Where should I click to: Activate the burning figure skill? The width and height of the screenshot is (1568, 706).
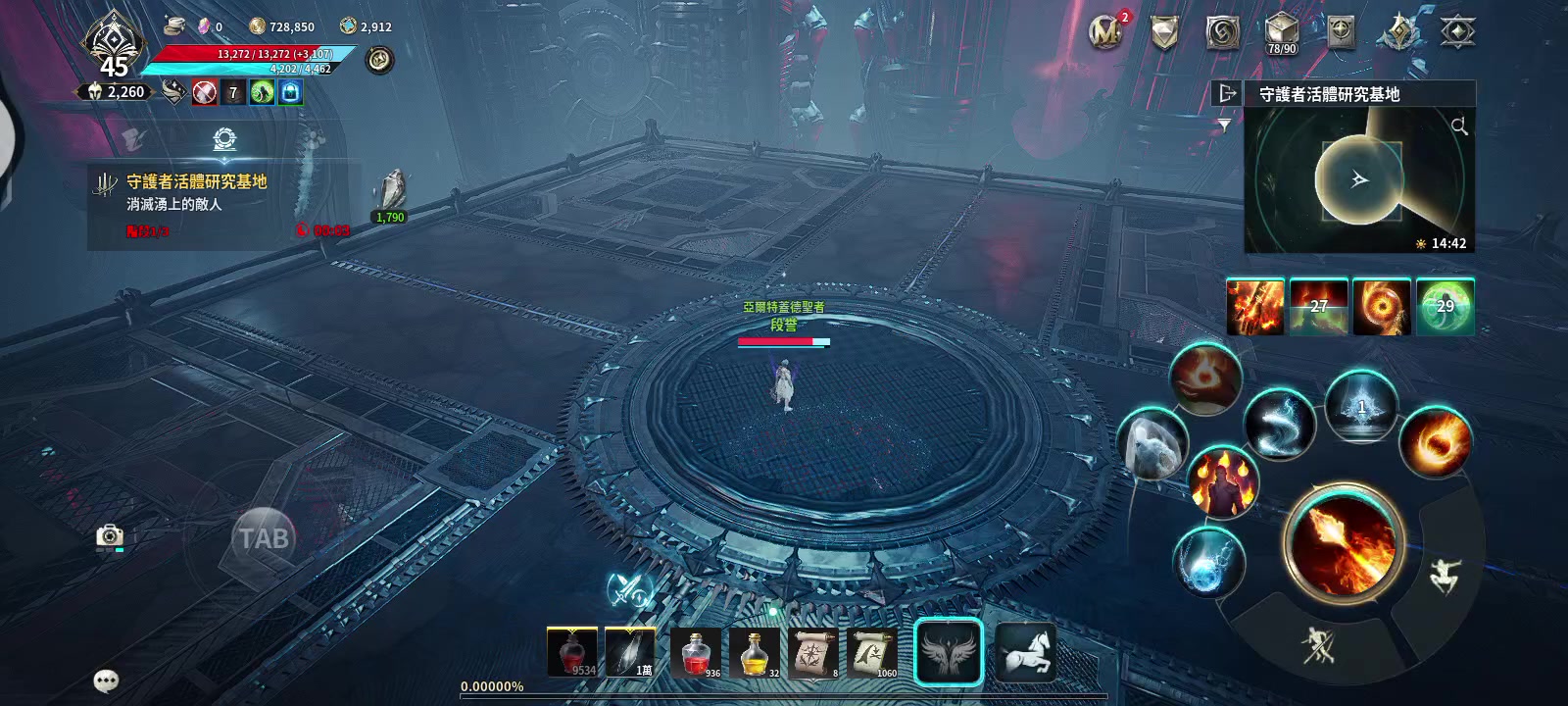click(1223, 481)
